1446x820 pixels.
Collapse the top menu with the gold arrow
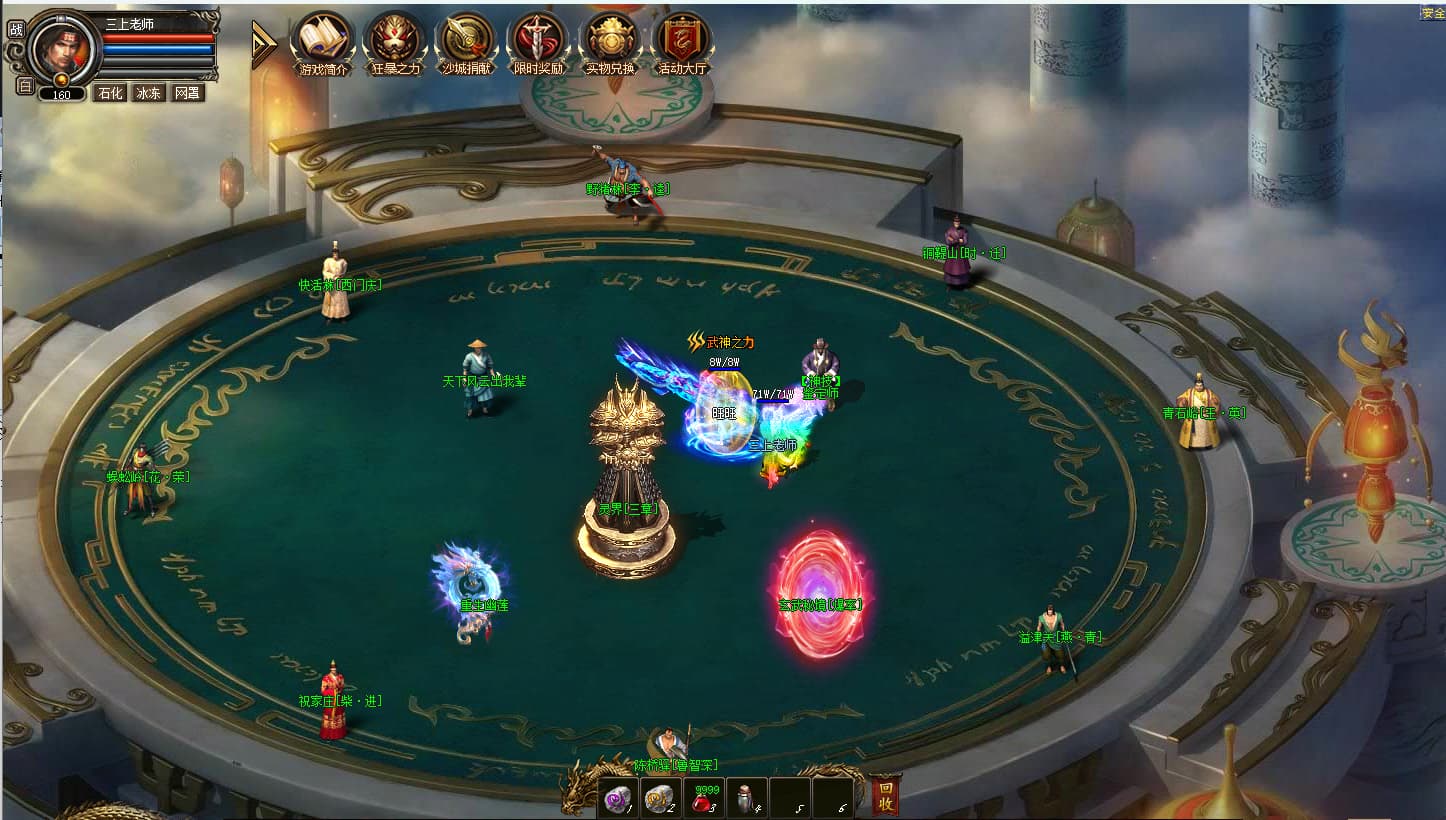click(x=263, y=44)
